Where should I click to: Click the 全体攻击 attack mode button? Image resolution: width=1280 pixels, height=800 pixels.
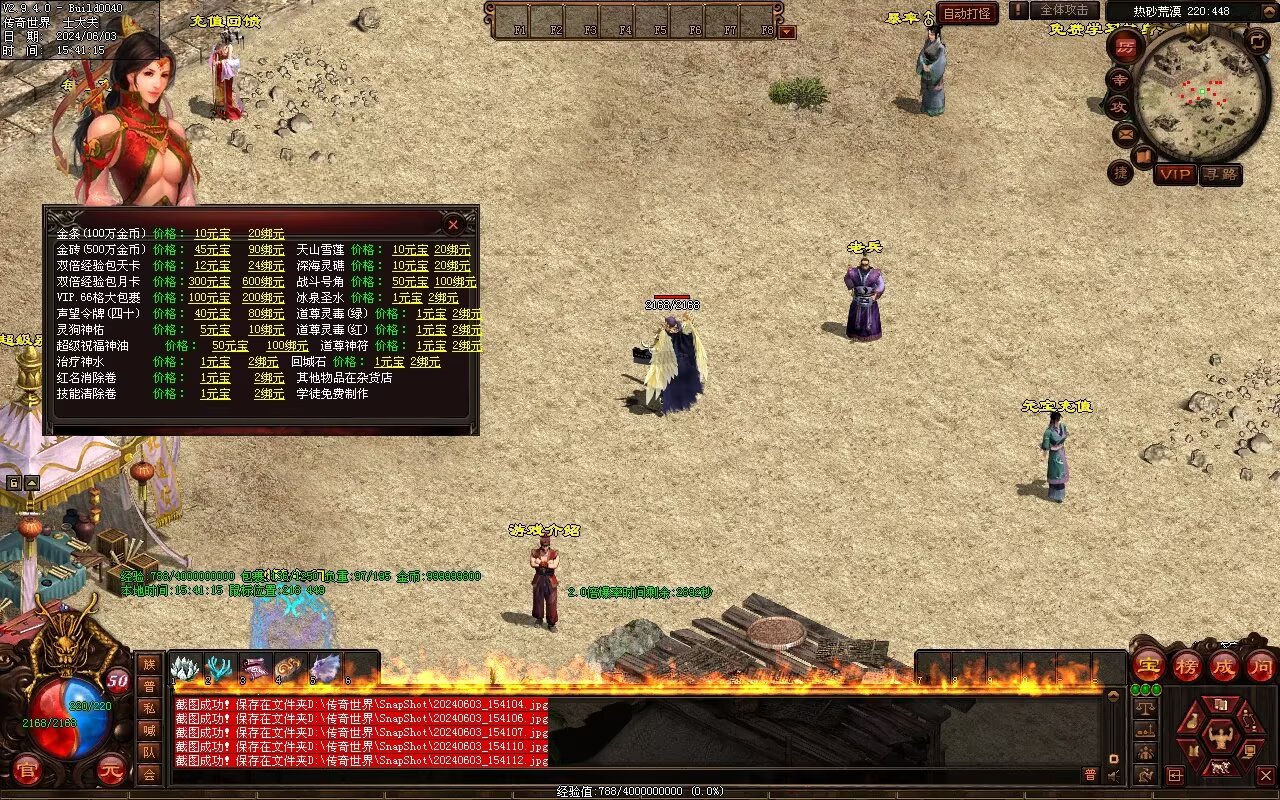1064,10
